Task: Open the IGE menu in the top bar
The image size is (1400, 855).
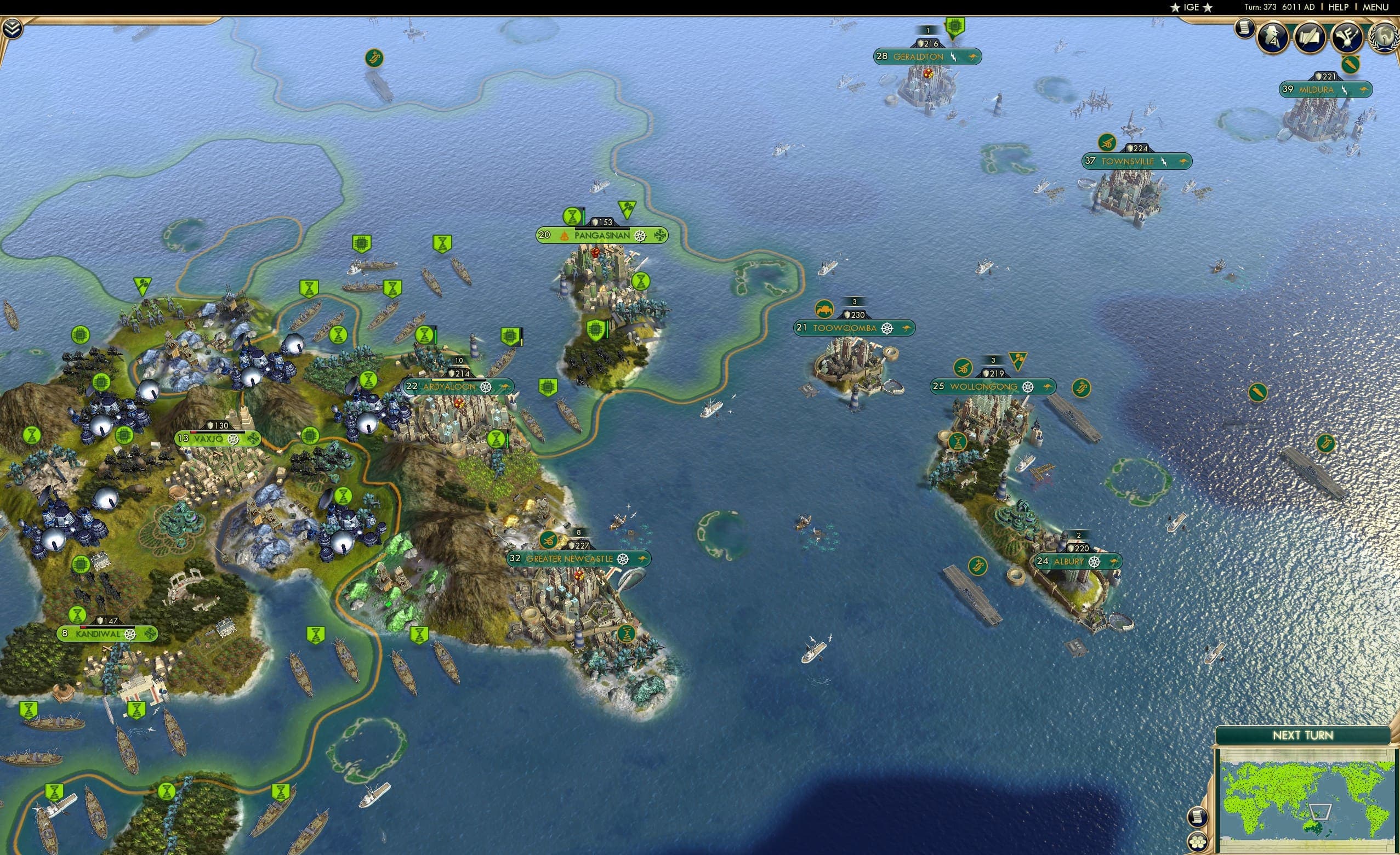Action: click(x=1191, y=7)
